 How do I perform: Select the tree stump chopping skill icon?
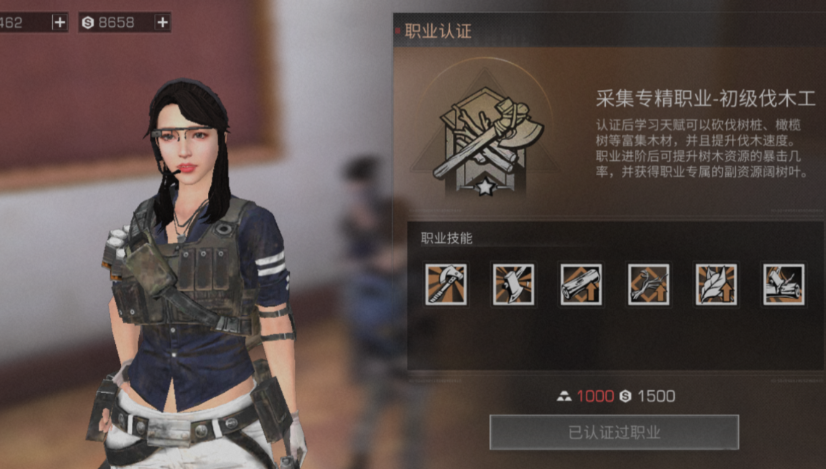pyautogui.click(x=511, y=284)
